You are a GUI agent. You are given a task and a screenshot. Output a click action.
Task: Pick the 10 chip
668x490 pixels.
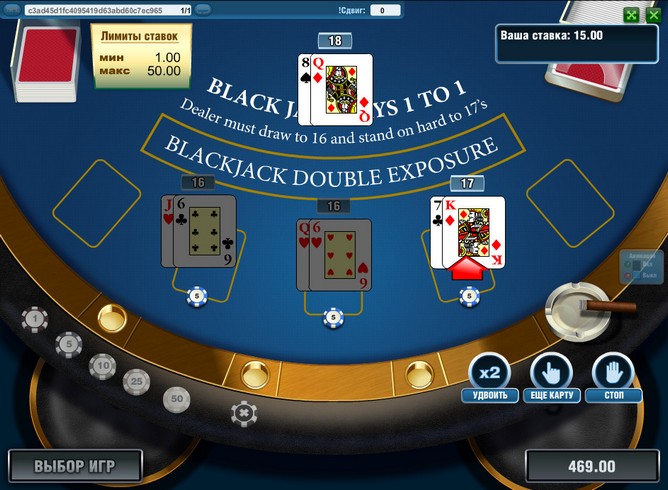click(x=102, y=367)
